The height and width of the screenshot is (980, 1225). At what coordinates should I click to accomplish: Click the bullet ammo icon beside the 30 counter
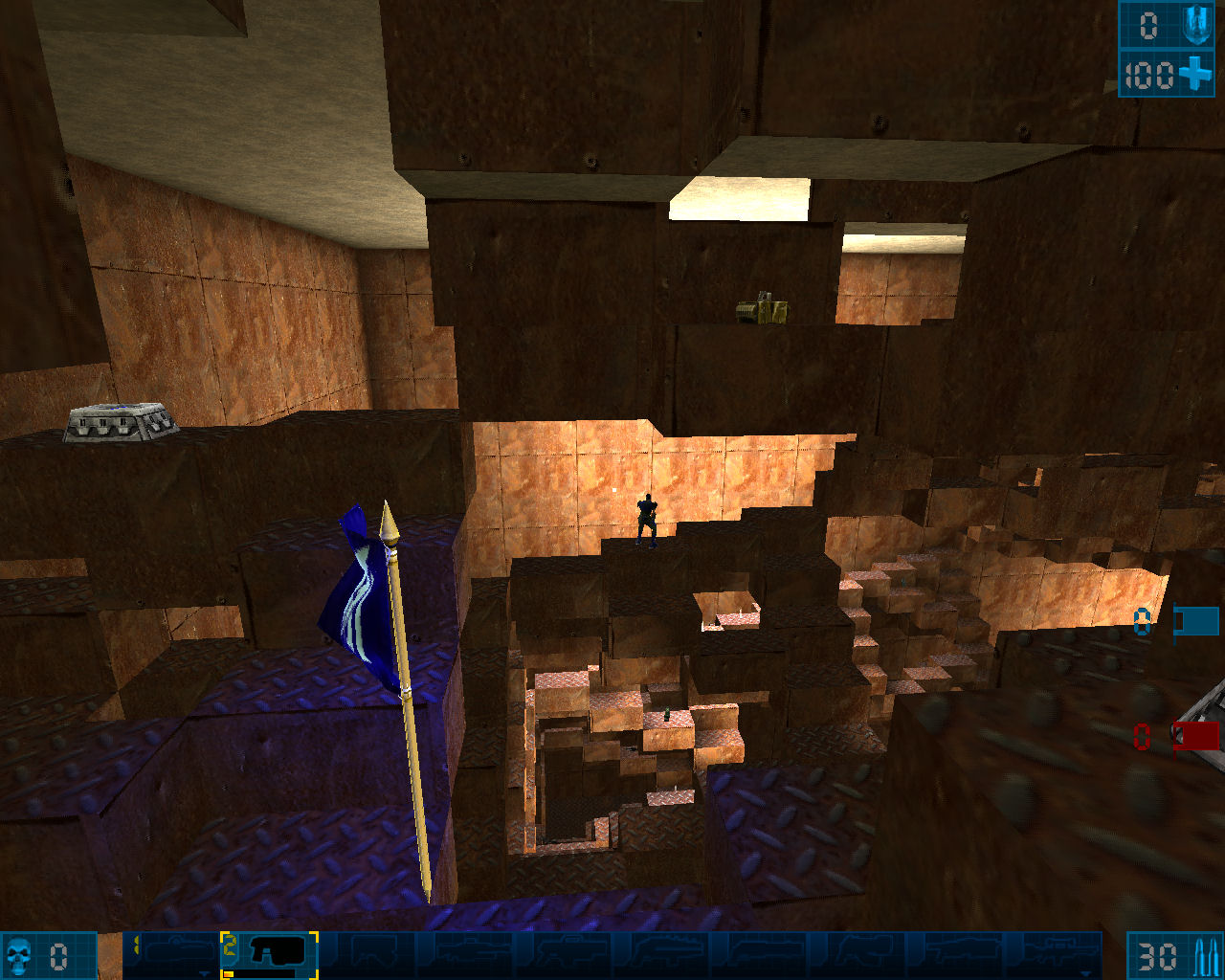[x=1204, y=955]
